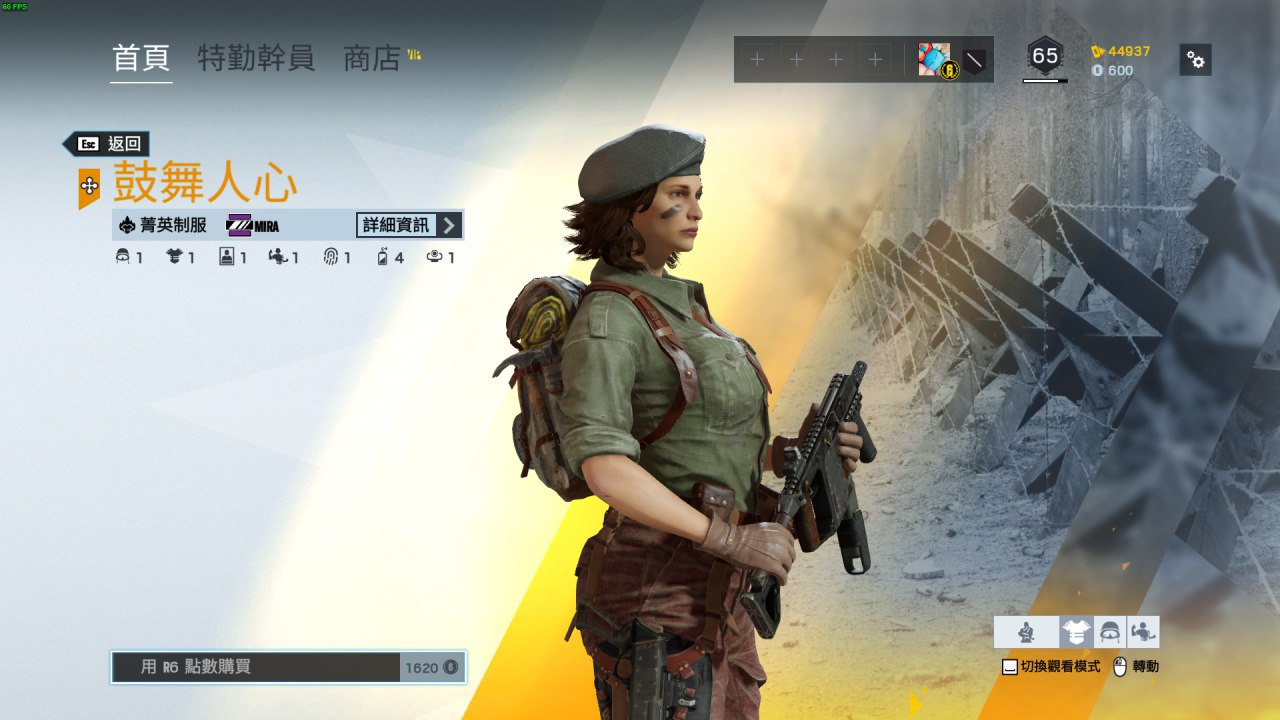Select the full operator view mode
The image size is (1280, 720).
tap(1025, 632)
